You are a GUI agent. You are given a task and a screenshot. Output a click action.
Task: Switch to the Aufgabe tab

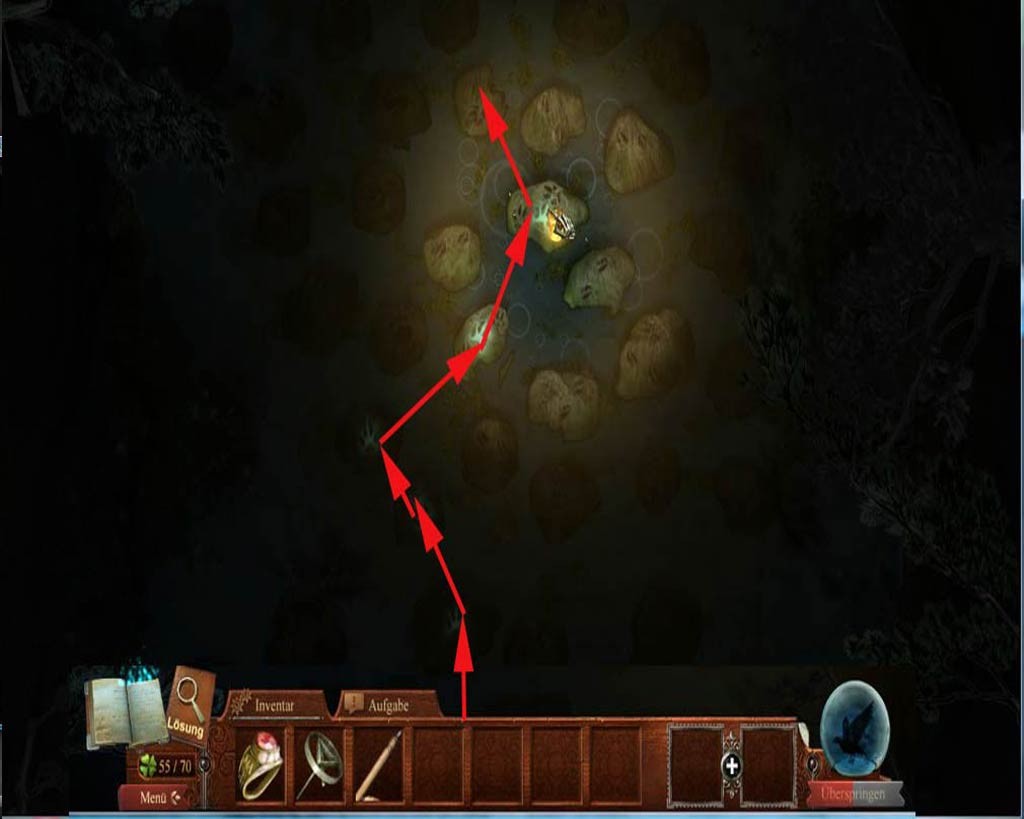coord(389,705)
